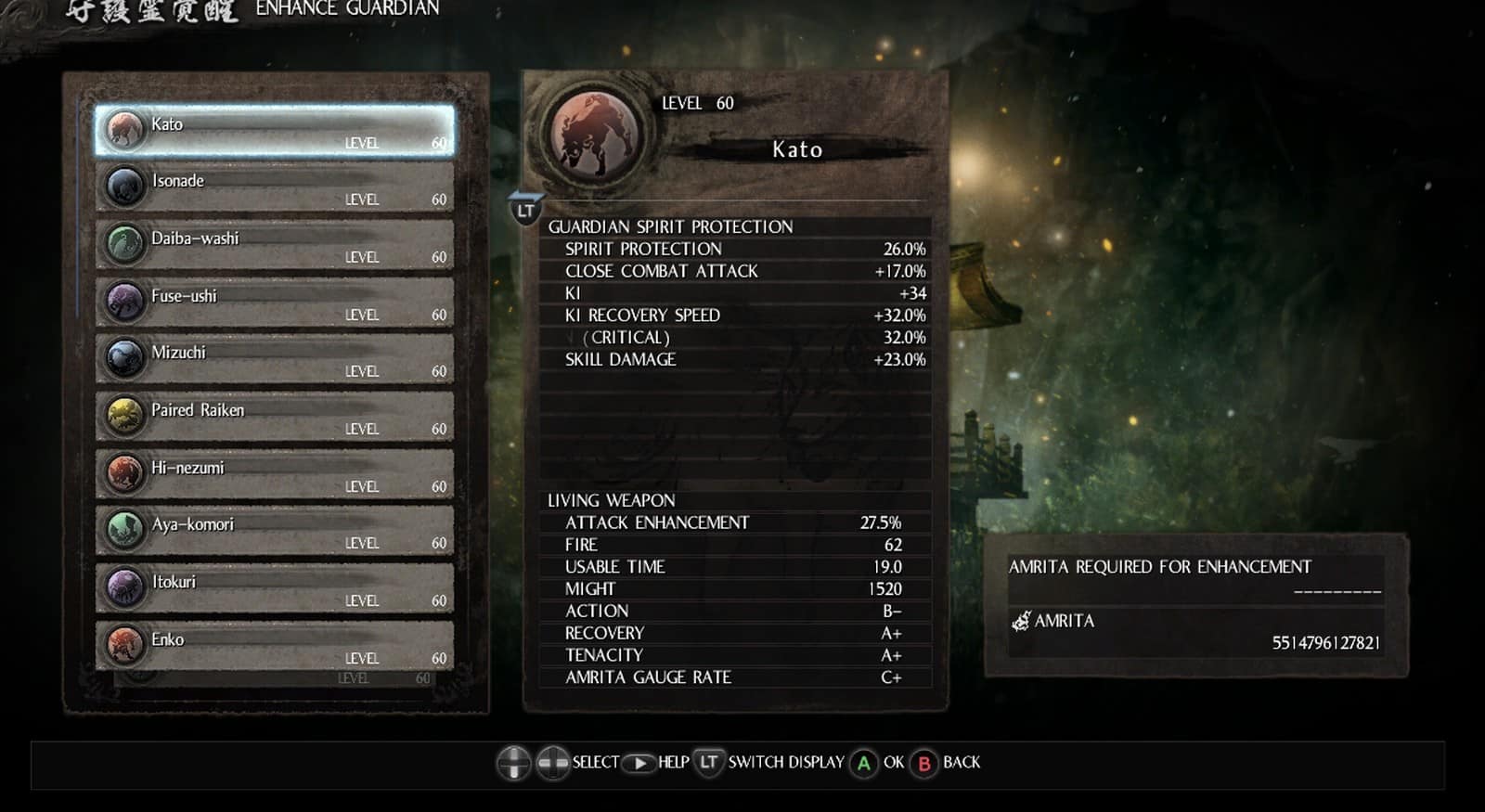Choose Isonade from the guardian list
Viewport: 1485px width, 812px height.
point(275,187)
